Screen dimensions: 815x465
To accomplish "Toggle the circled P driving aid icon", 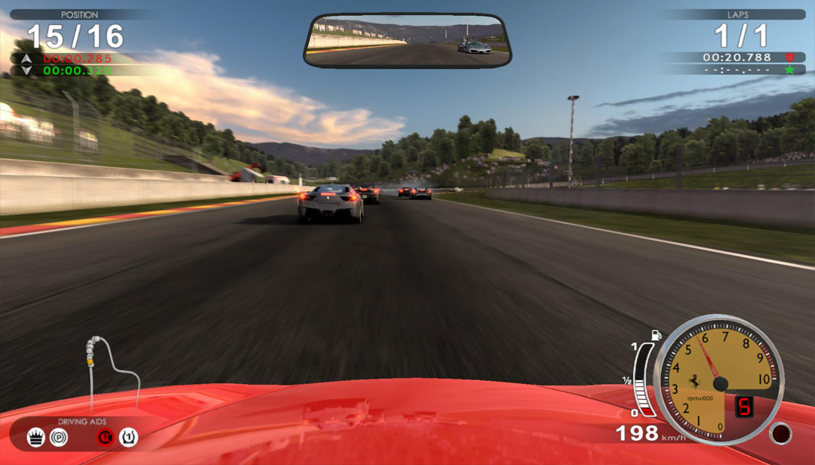I will coord(59,437).
